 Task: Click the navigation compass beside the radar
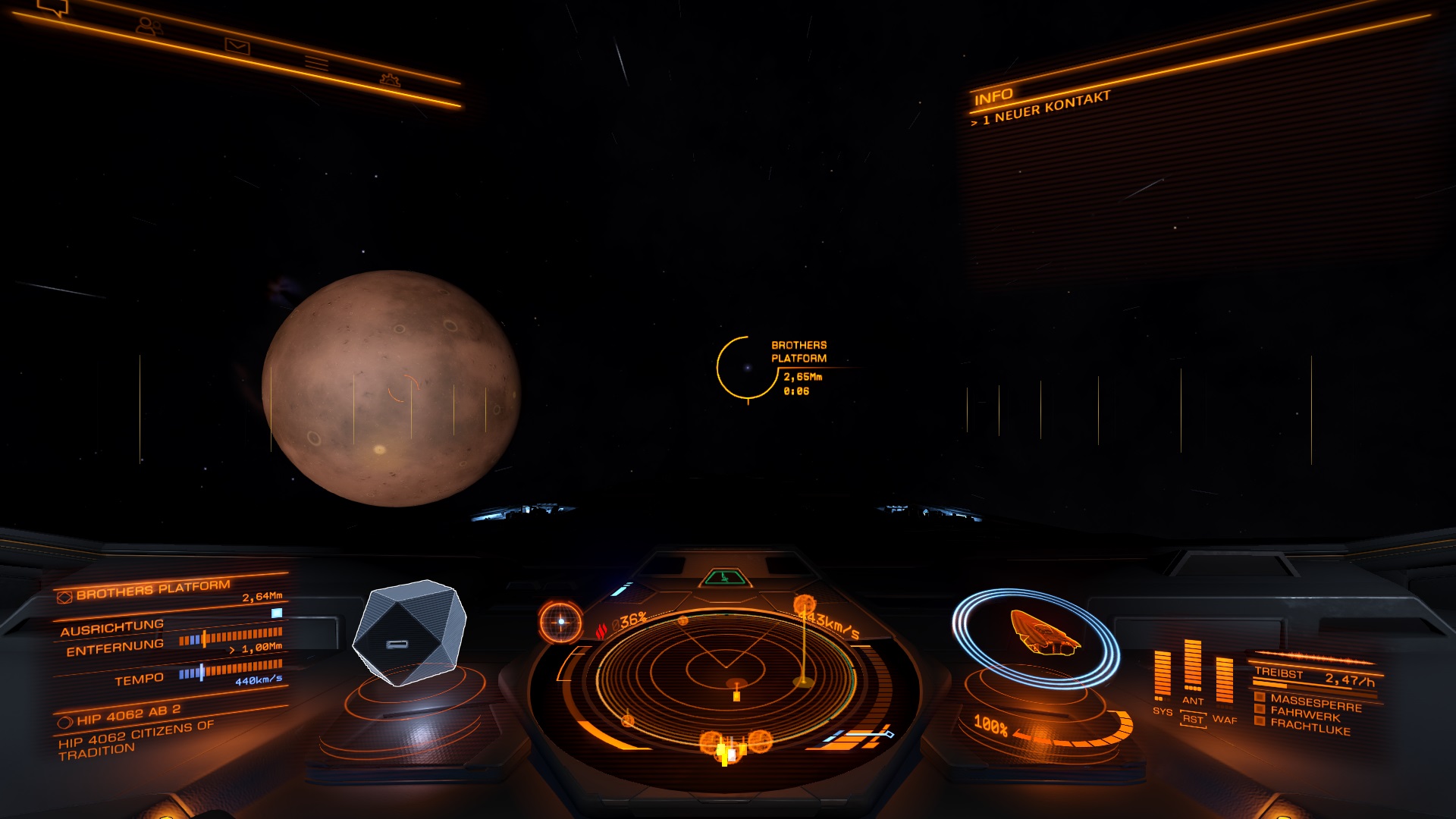click(560, 622)
